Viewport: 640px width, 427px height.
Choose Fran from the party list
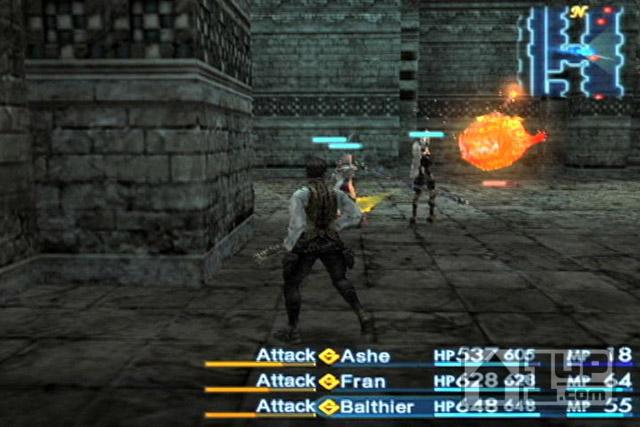pyautogui.click(x=362, y=381)
